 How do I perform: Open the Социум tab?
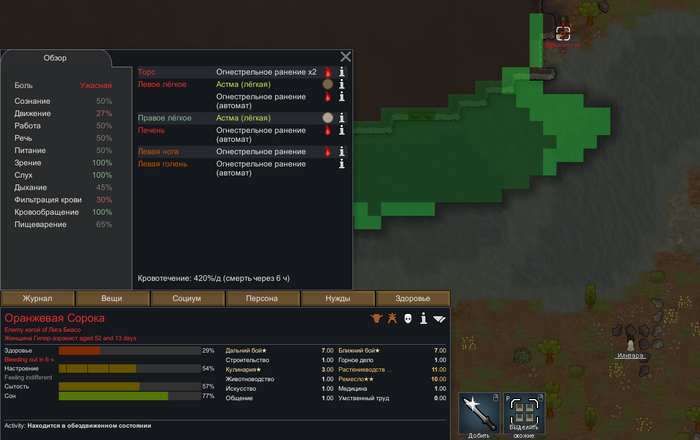pos(187,299)
